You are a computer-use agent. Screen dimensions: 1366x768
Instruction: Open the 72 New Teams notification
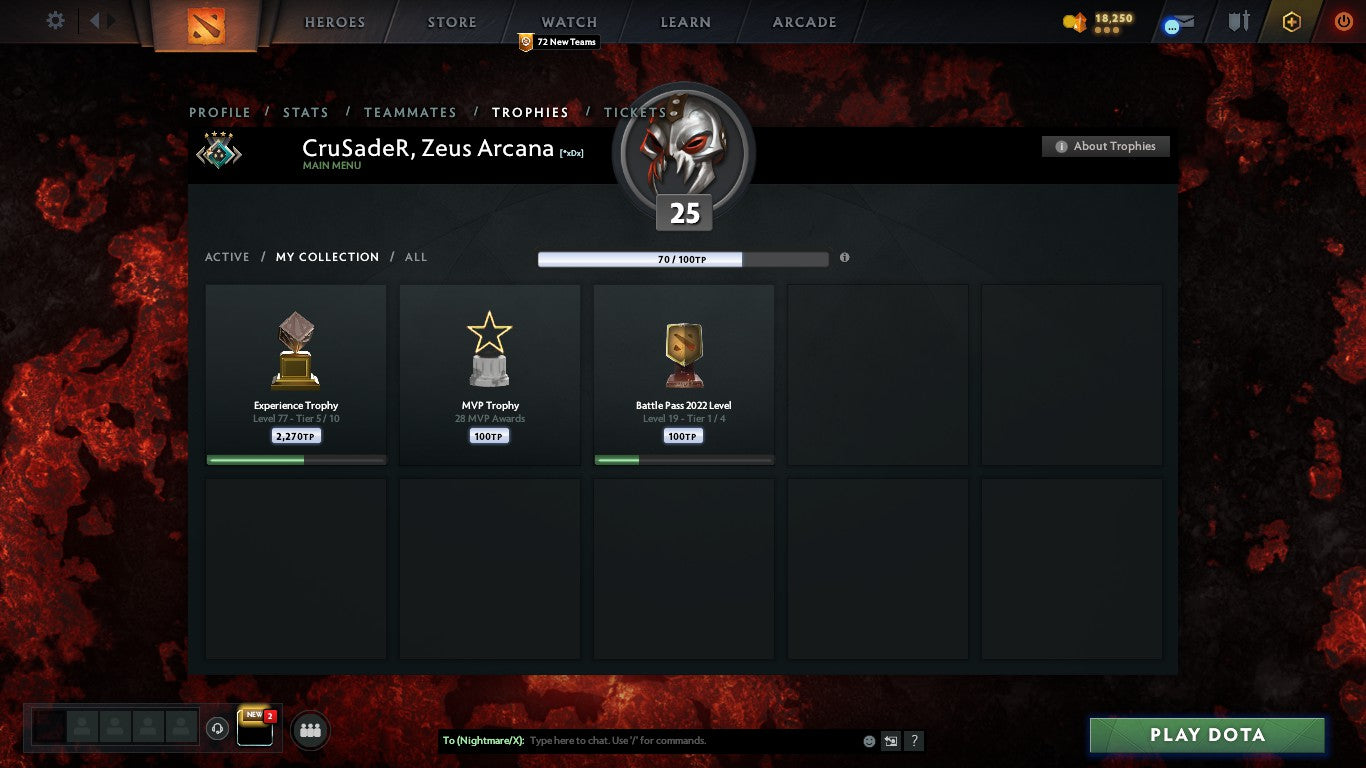coord(559,42)
